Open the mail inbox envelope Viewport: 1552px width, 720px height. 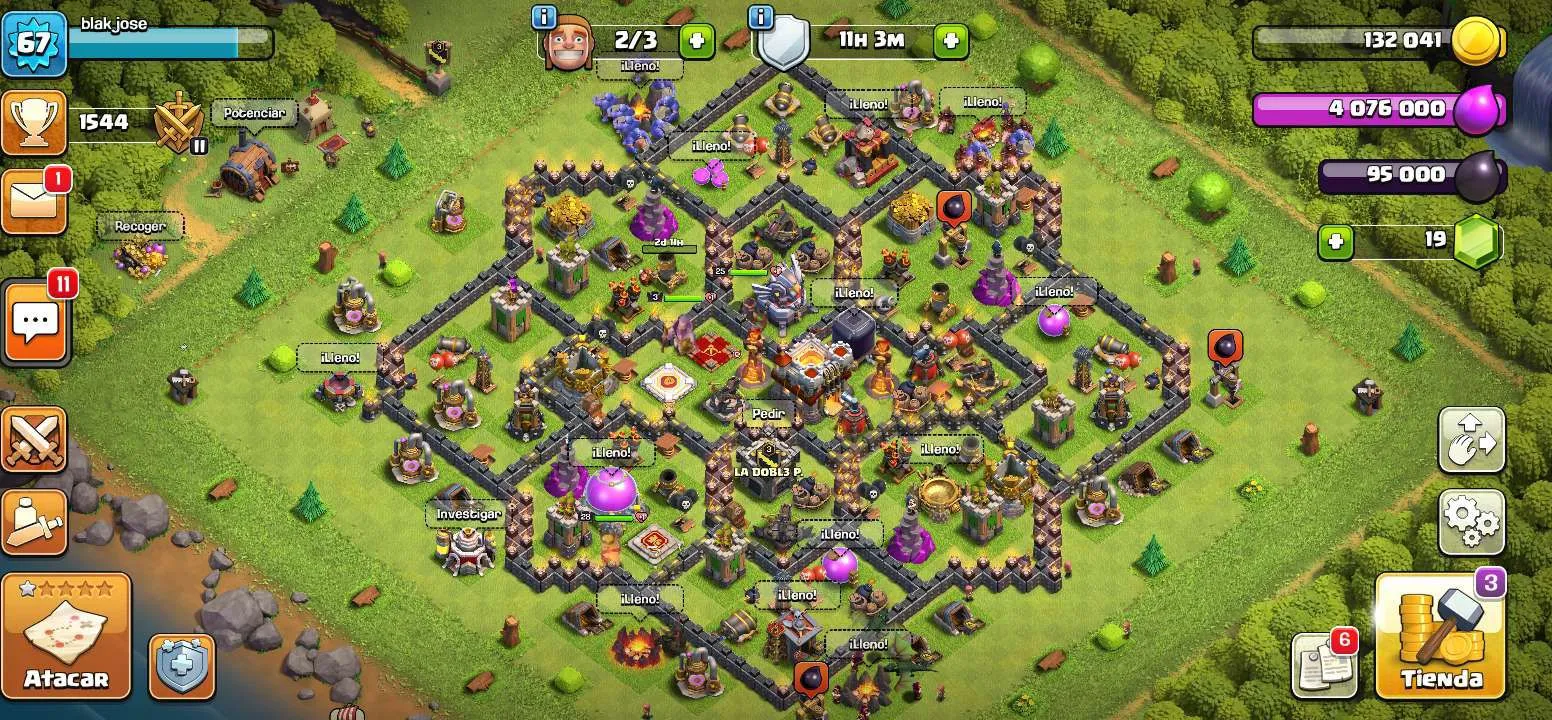(33, 202)
